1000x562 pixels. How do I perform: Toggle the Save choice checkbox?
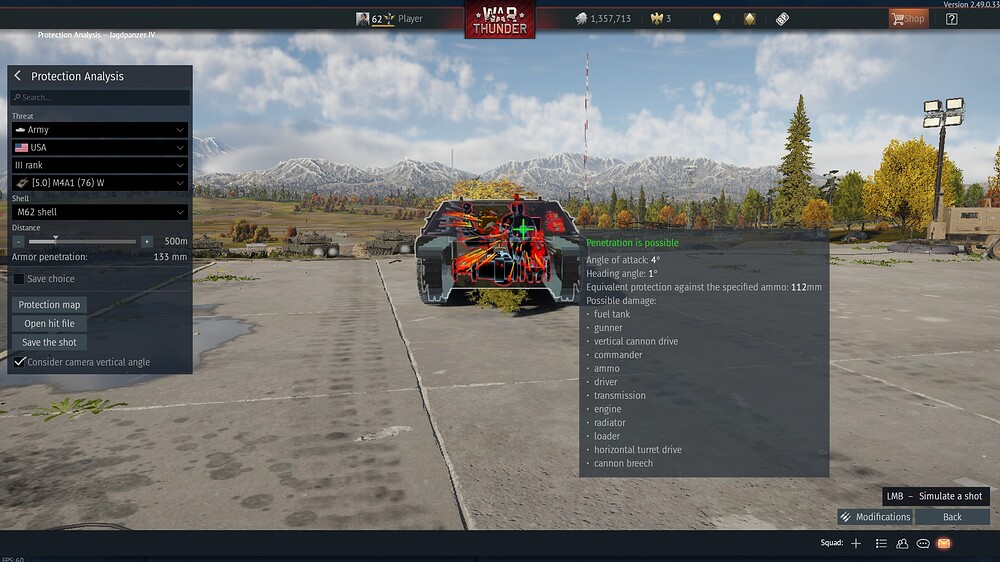[19, 279]
